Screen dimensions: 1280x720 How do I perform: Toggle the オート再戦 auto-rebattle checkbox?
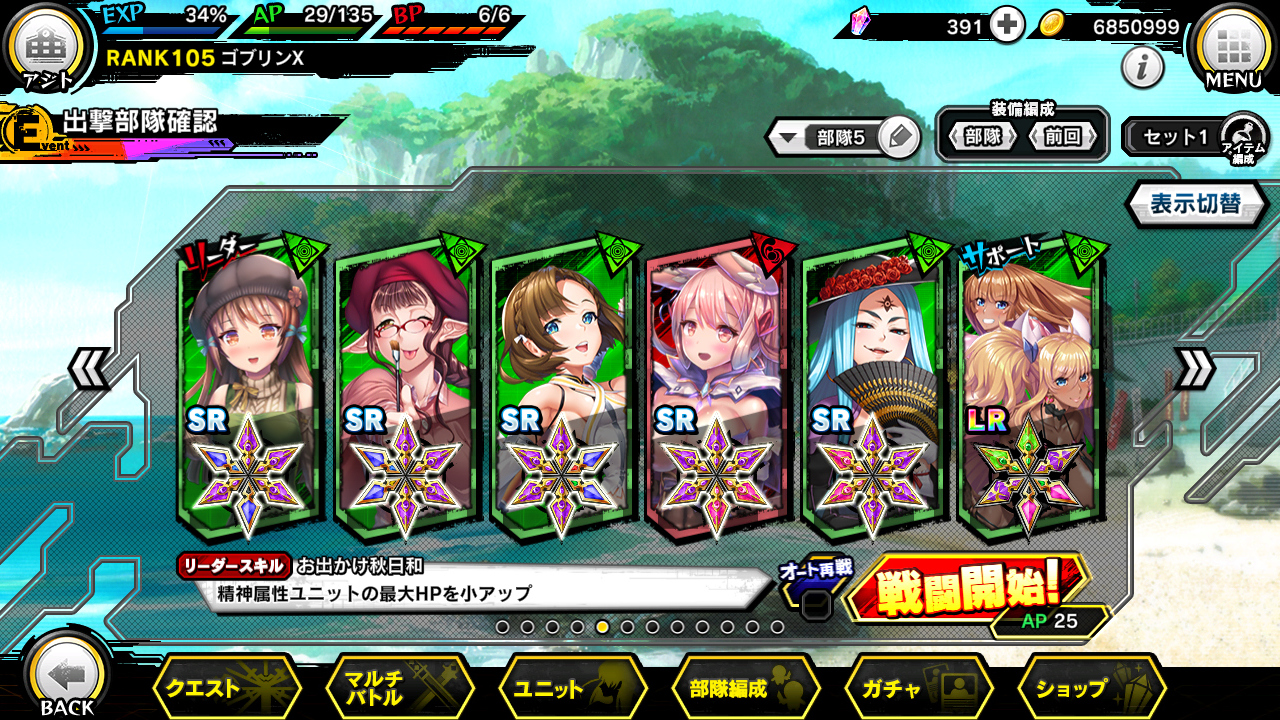tap(816, 604)
